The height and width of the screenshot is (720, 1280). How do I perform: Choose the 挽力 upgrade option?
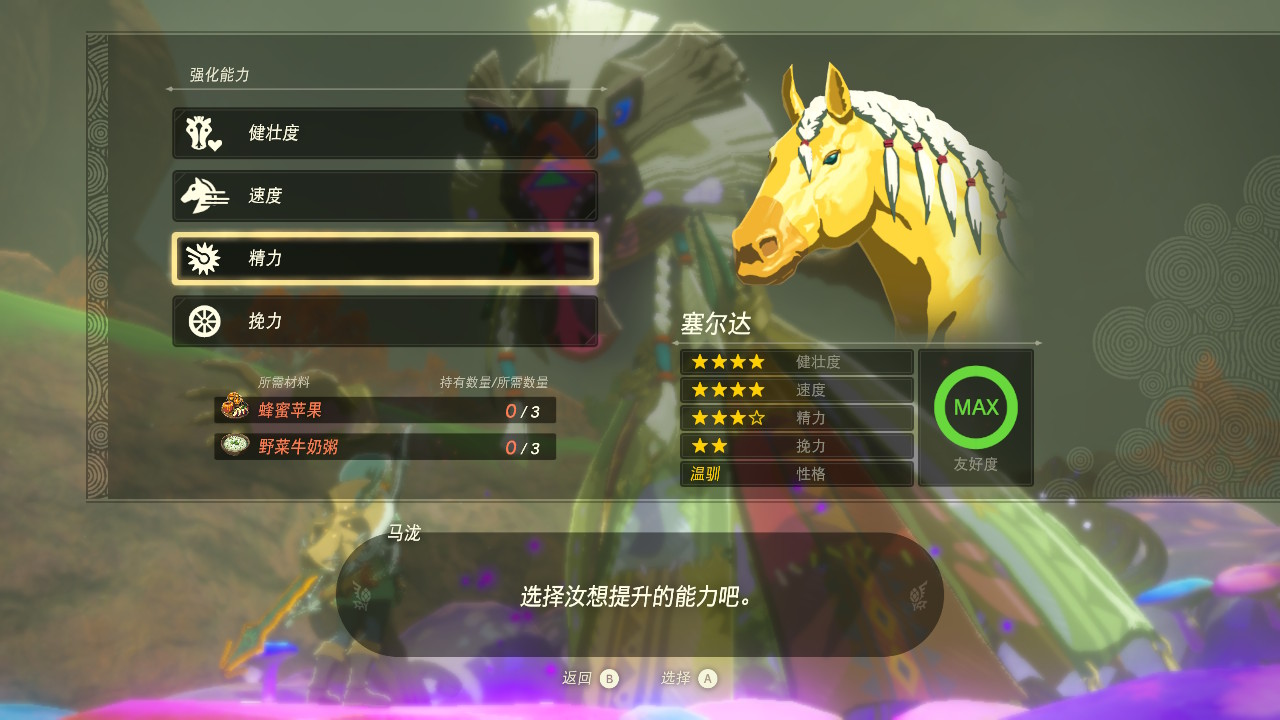(x=385, y=321)
